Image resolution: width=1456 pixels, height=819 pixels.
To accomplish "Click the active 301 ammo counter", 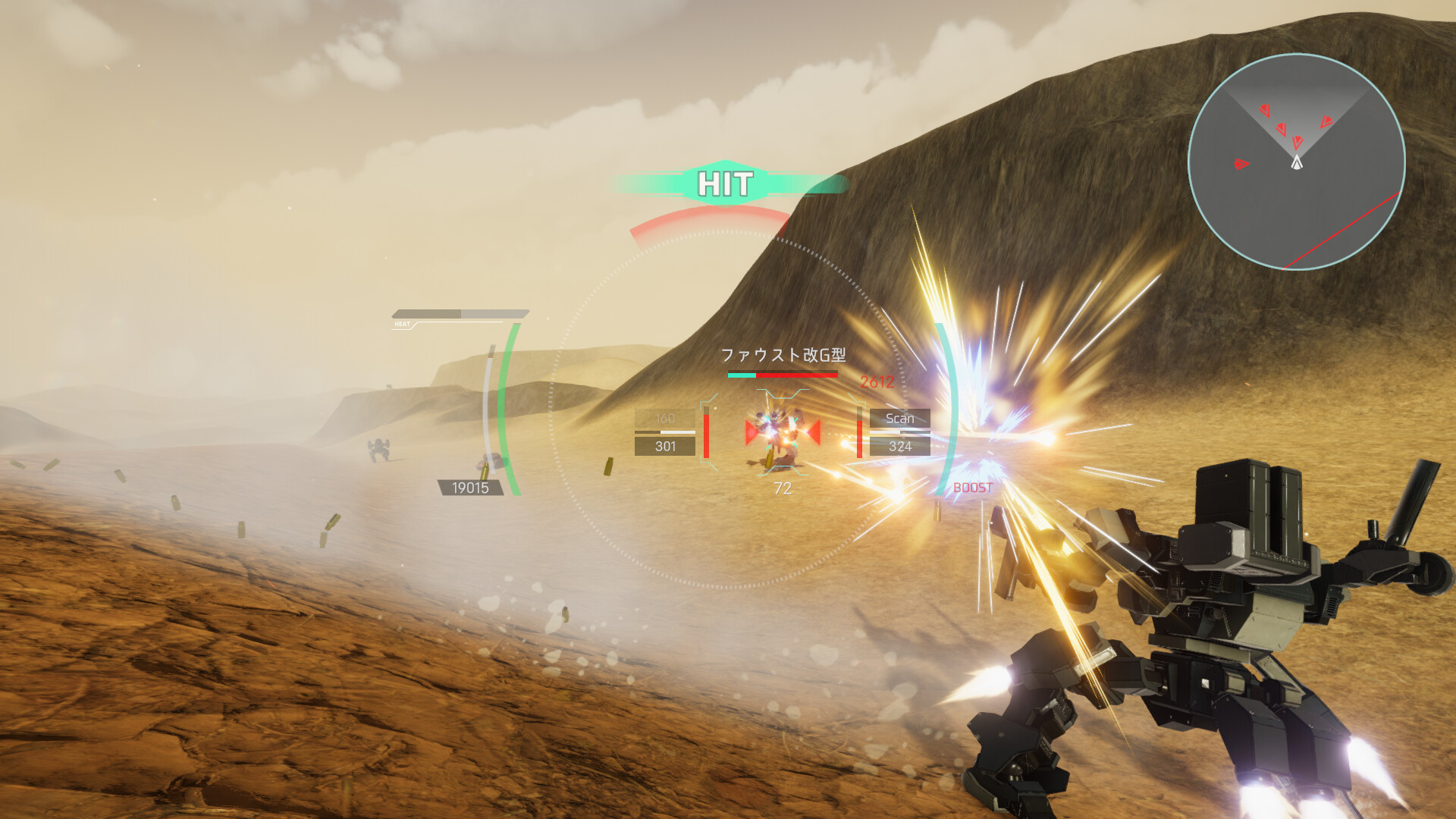I will 664,447.
